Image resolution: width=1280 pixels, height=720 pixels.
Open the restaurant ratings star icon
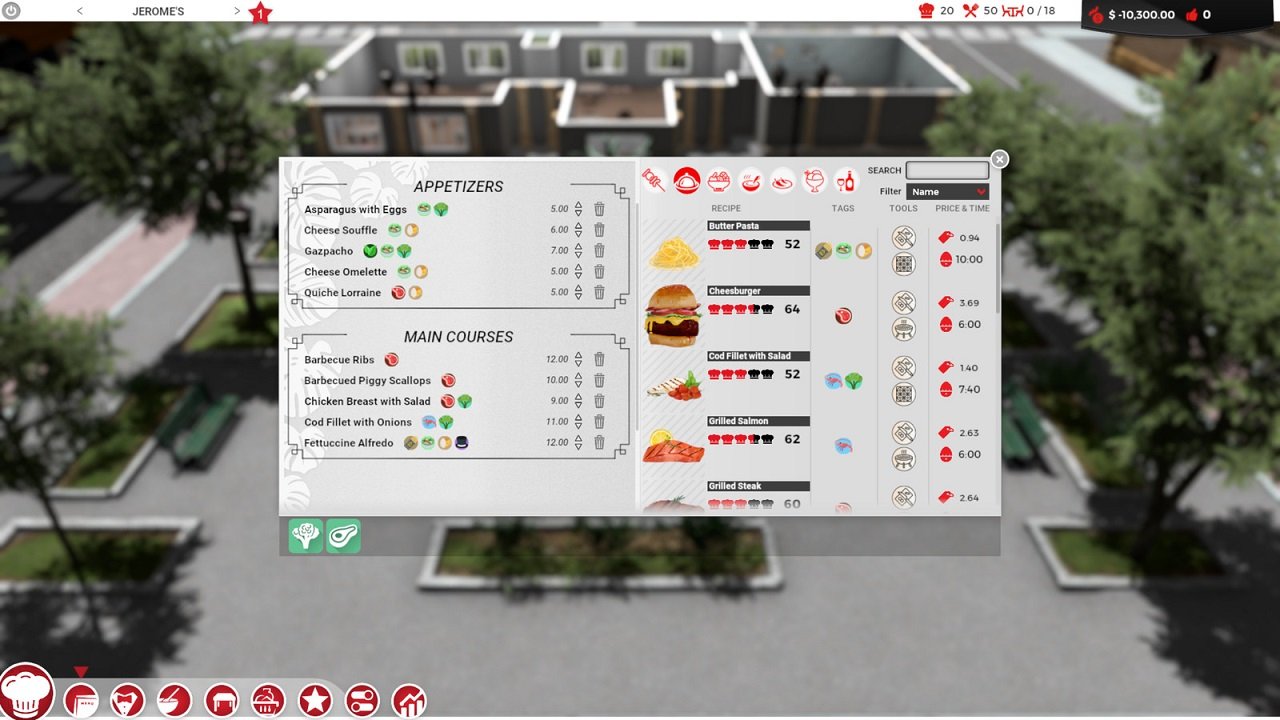(314, 699)
